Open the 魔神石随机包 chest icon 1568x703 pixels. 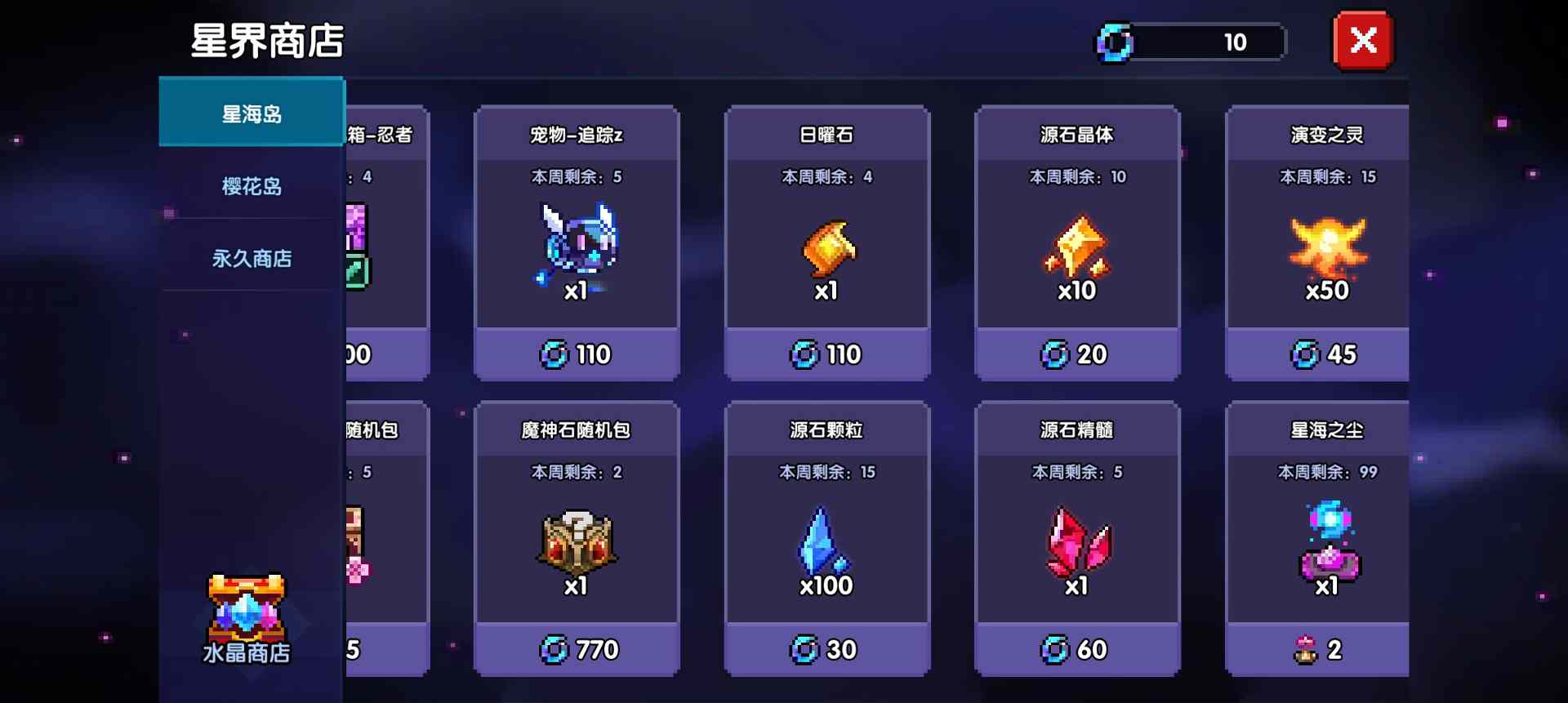(577, 543)
